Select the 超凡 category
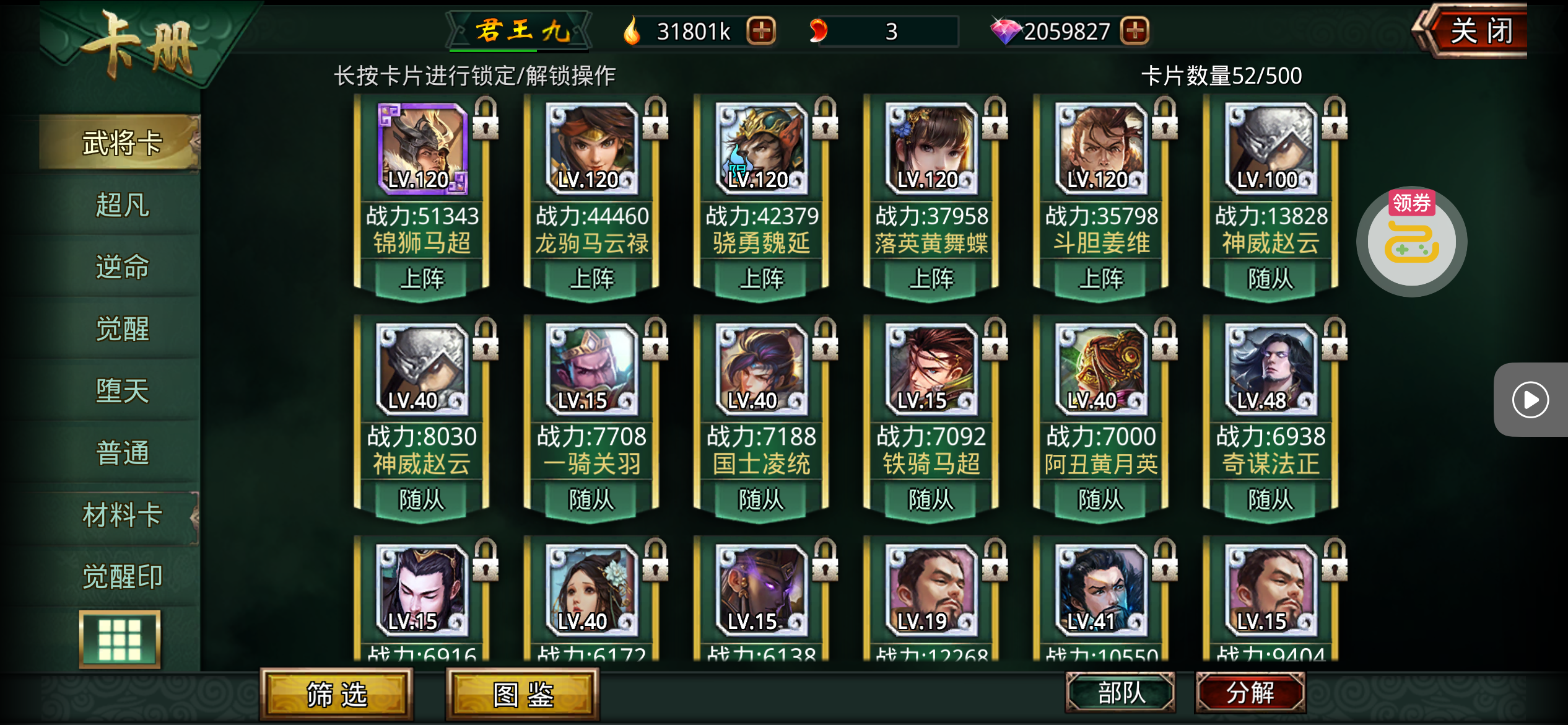This screenshot has width=1568, height=725. (121, 204)
